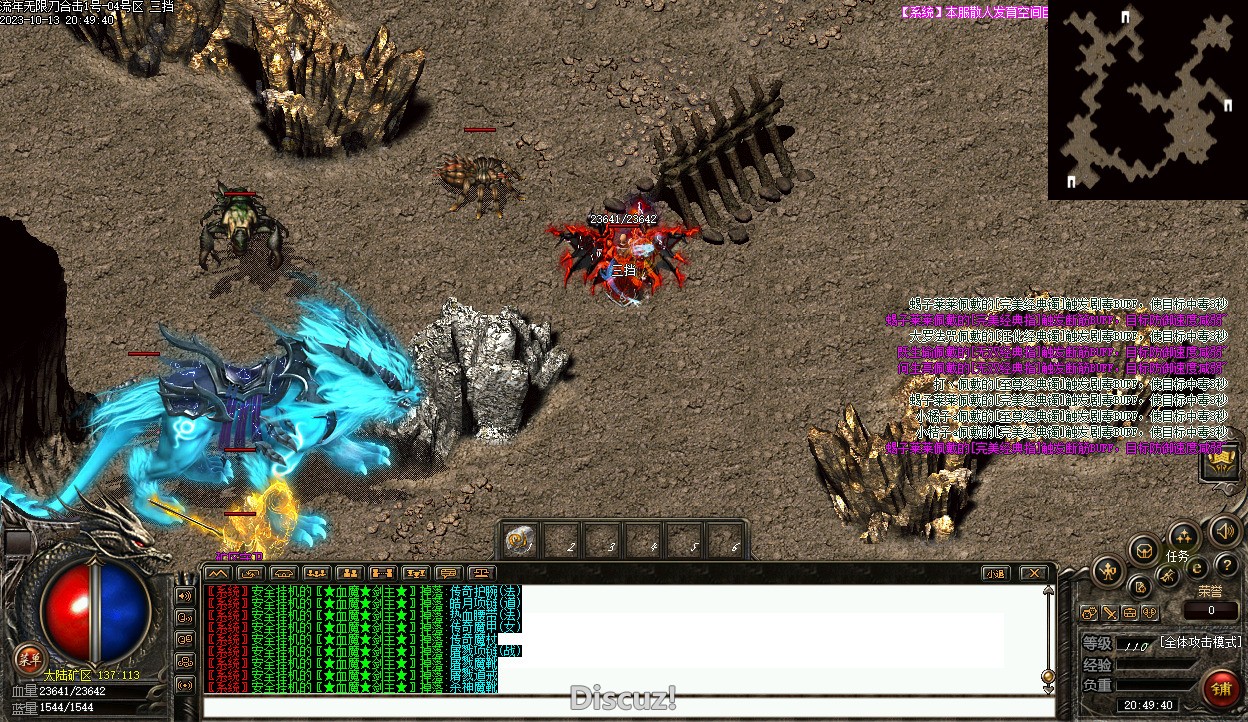Click the chat scrollbar gold handle
Screen dimensions: 1248x722
pyautogui.click(x=1048, y=675)
